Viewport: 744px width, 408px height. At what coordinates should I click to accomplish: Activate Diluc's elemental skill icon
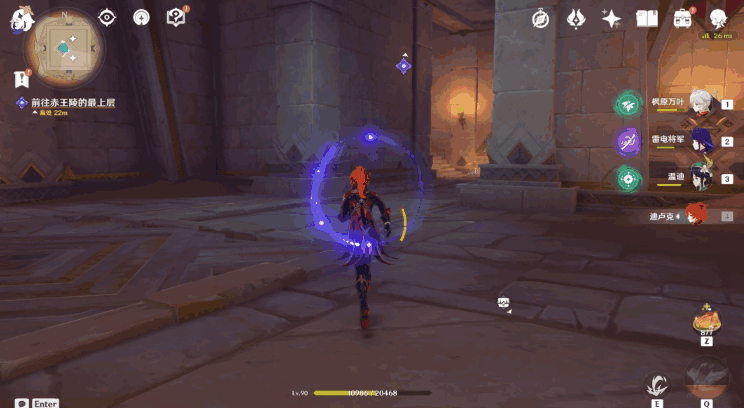[657, 385]
